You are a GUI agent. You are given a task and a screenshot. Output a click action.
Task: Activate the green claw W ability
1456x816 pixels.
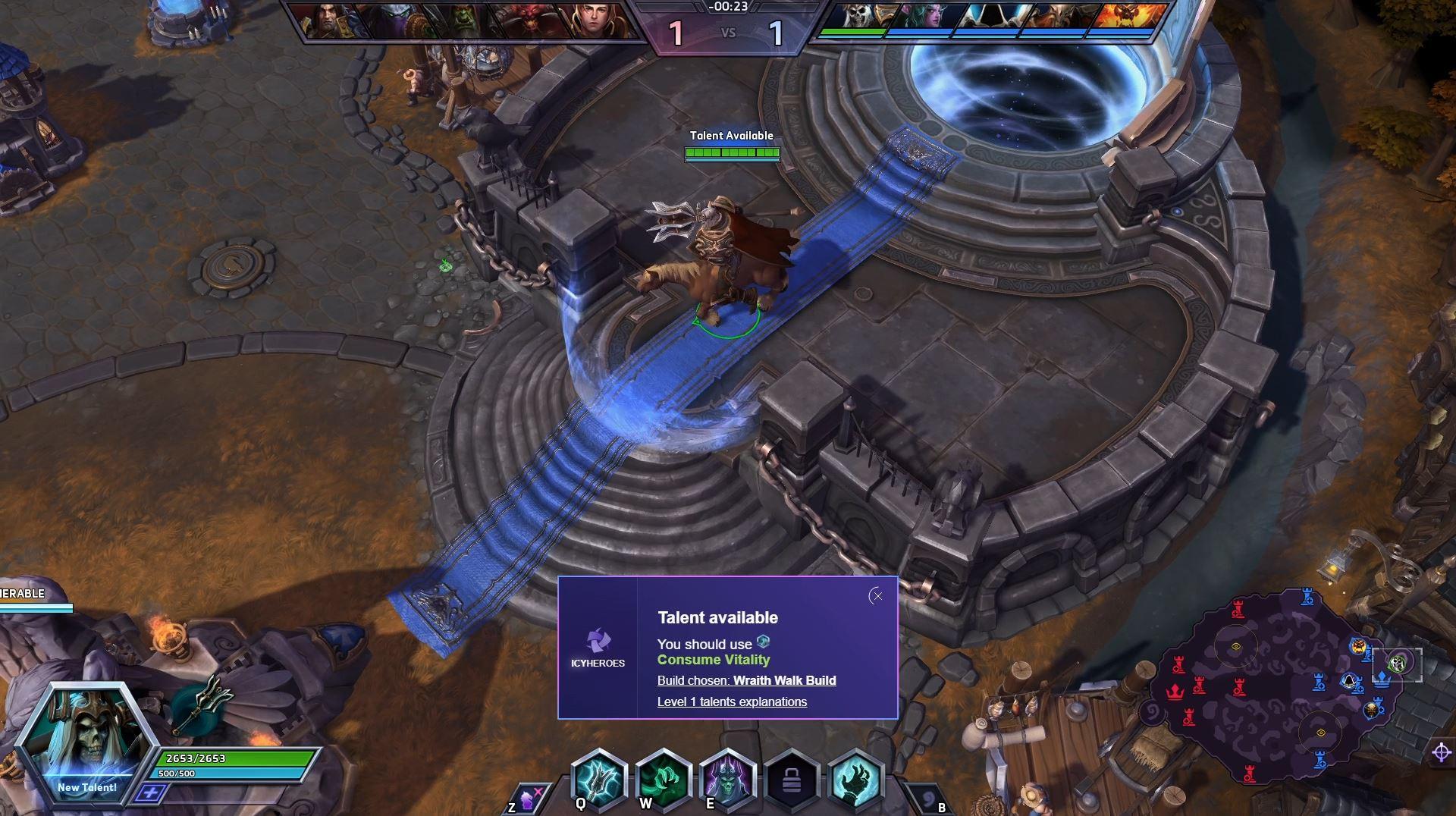[663, 780]
